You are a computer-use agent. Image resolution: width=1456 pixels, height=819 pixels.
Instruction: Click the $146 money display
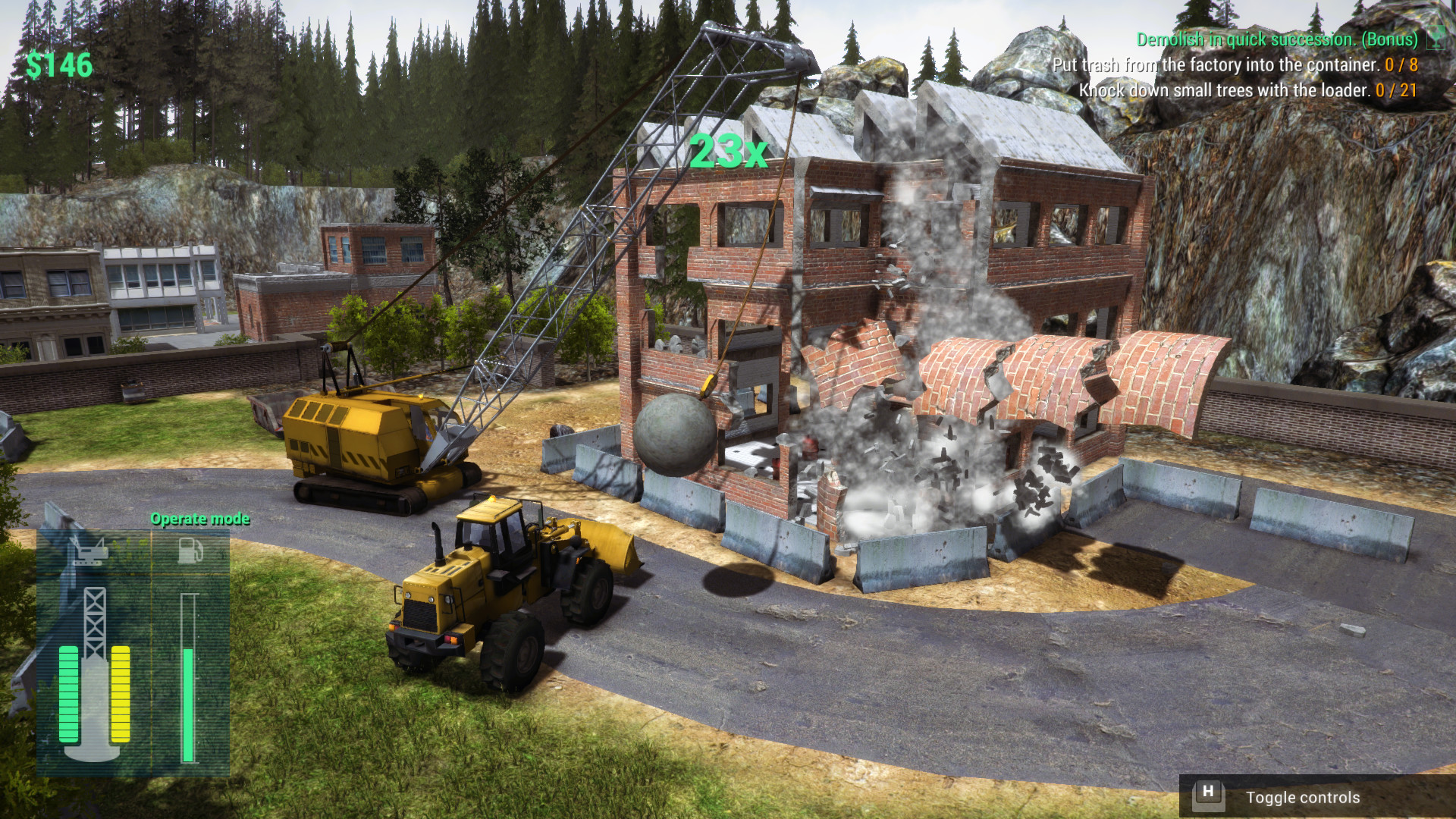(x=61, y=67)
